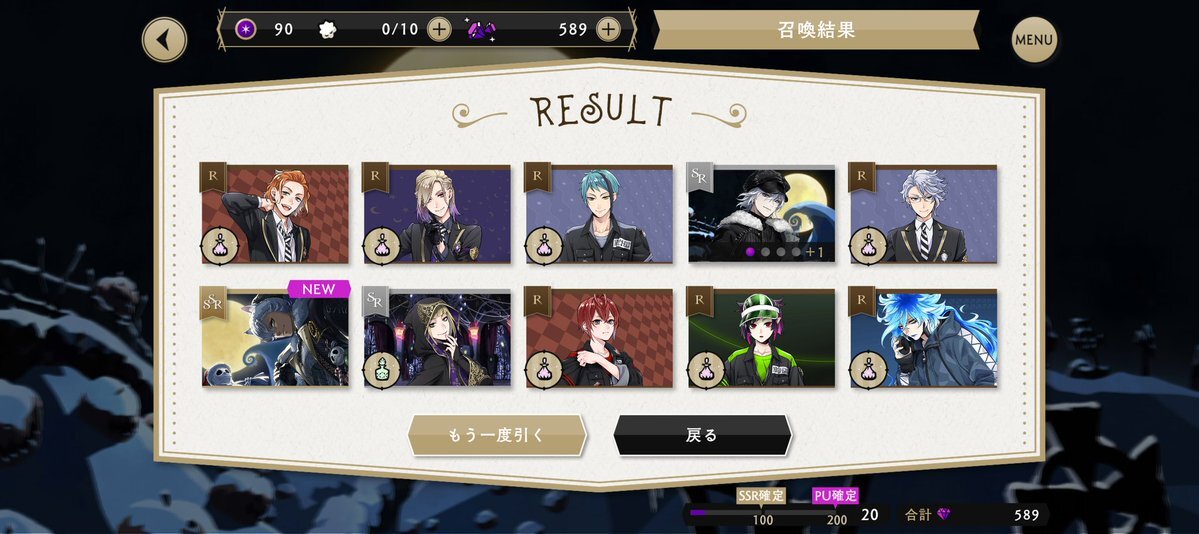Select the blue flame-haired R card
1199x534 pixels.
tap(923, 338)
